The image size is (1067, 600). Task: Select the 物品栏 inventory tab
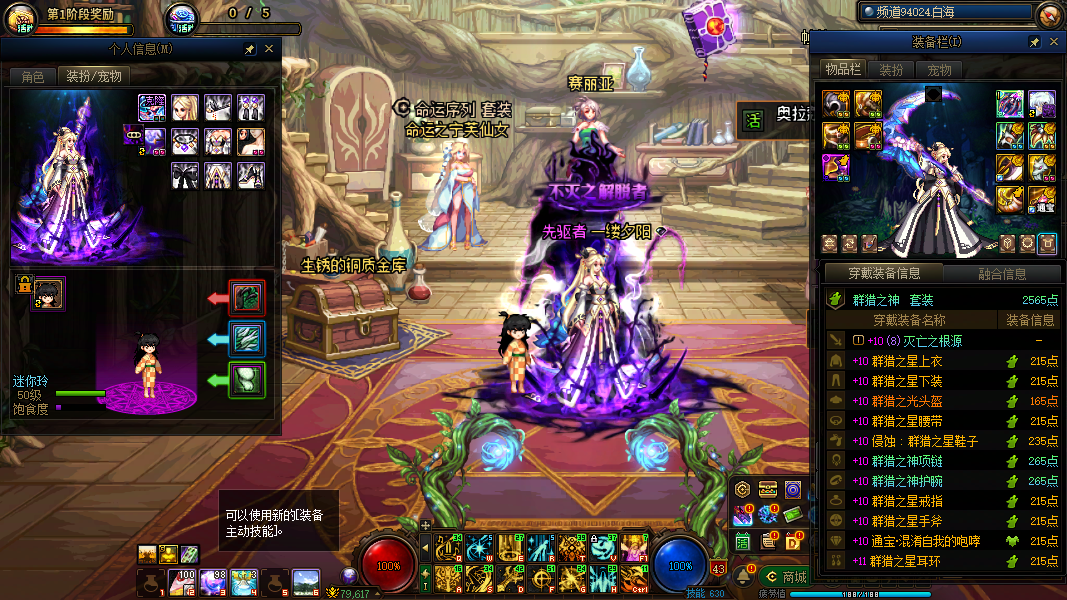(842, 69)
